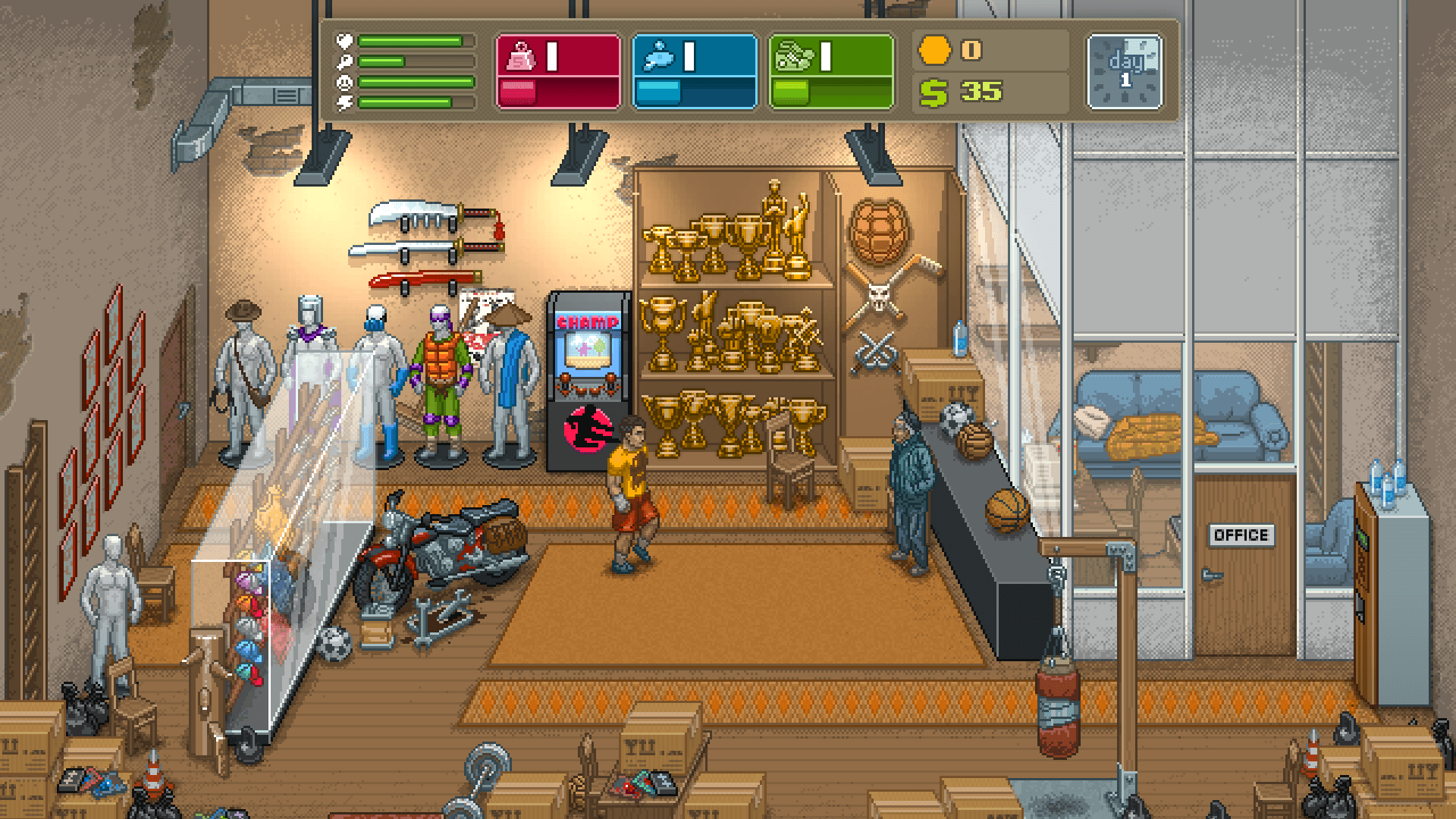
Task: Click the health heart icon
Action: coord(344,39)
